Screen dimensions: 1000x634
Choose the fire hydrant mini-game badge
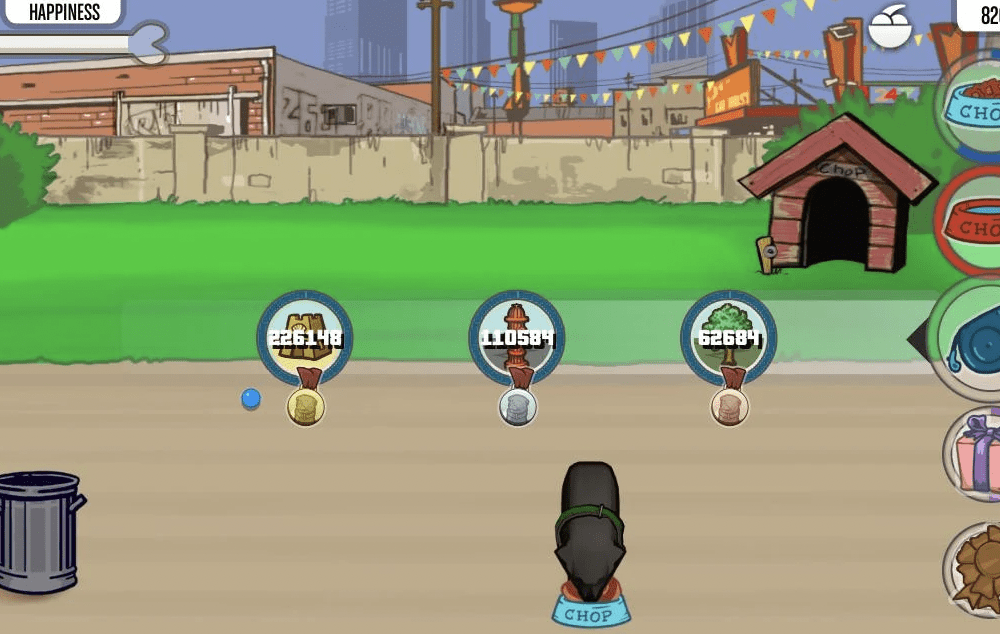tap(517, 338)
